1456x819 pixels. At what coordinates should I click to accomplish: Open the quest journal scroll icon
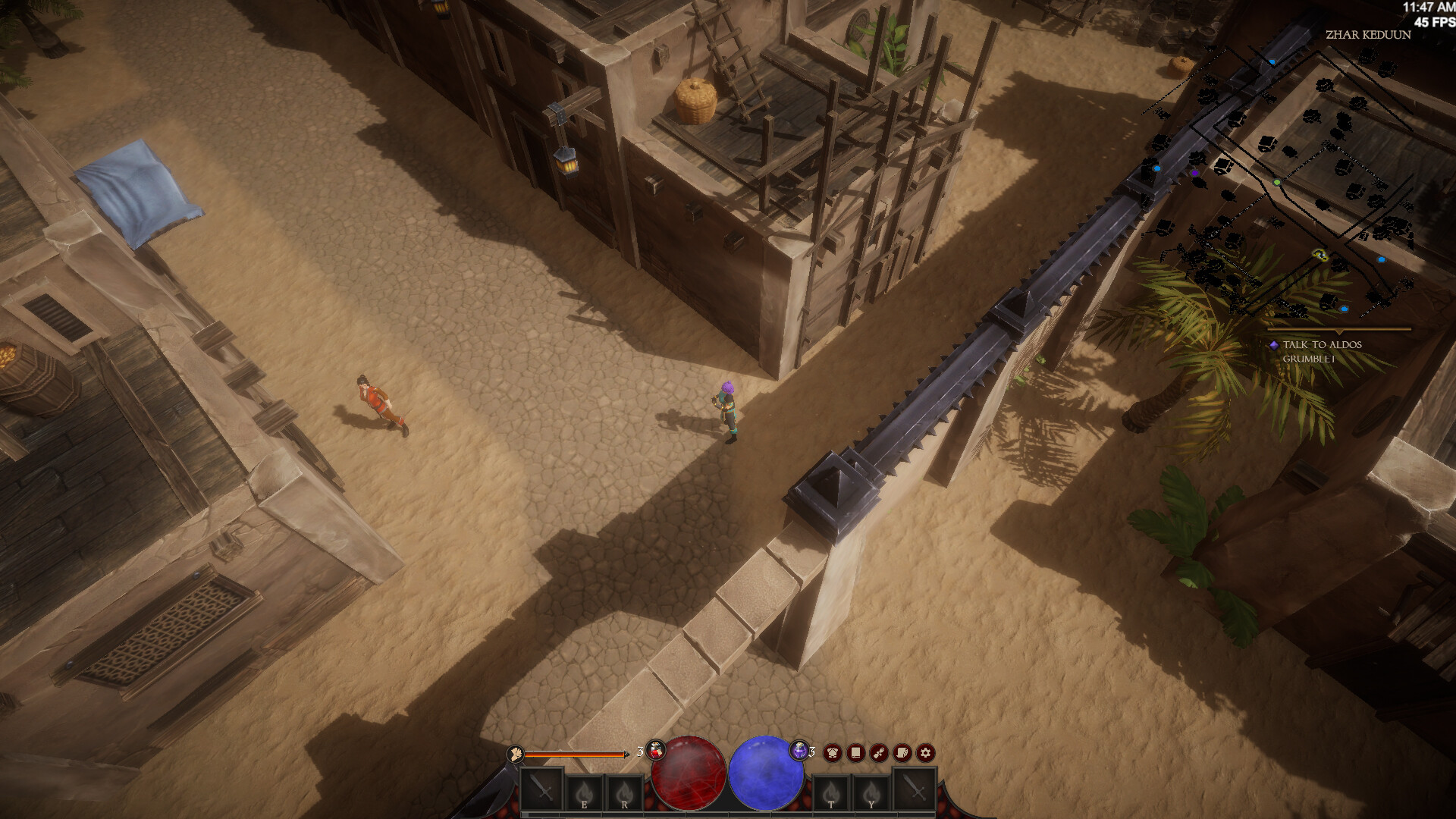pyautogui.click(x=902, y=753)
